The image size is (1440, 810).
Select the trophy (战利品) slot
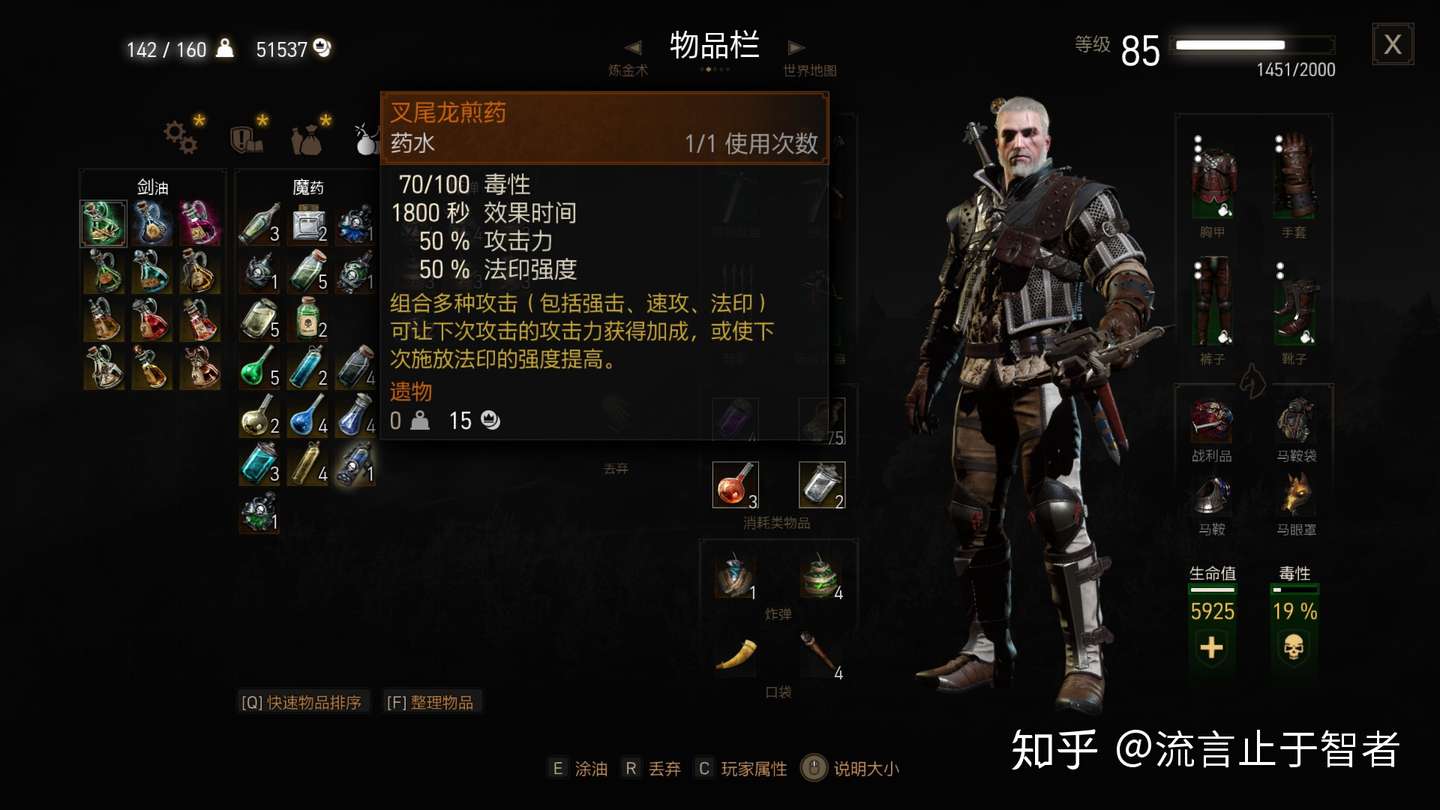pos(1212,422)
